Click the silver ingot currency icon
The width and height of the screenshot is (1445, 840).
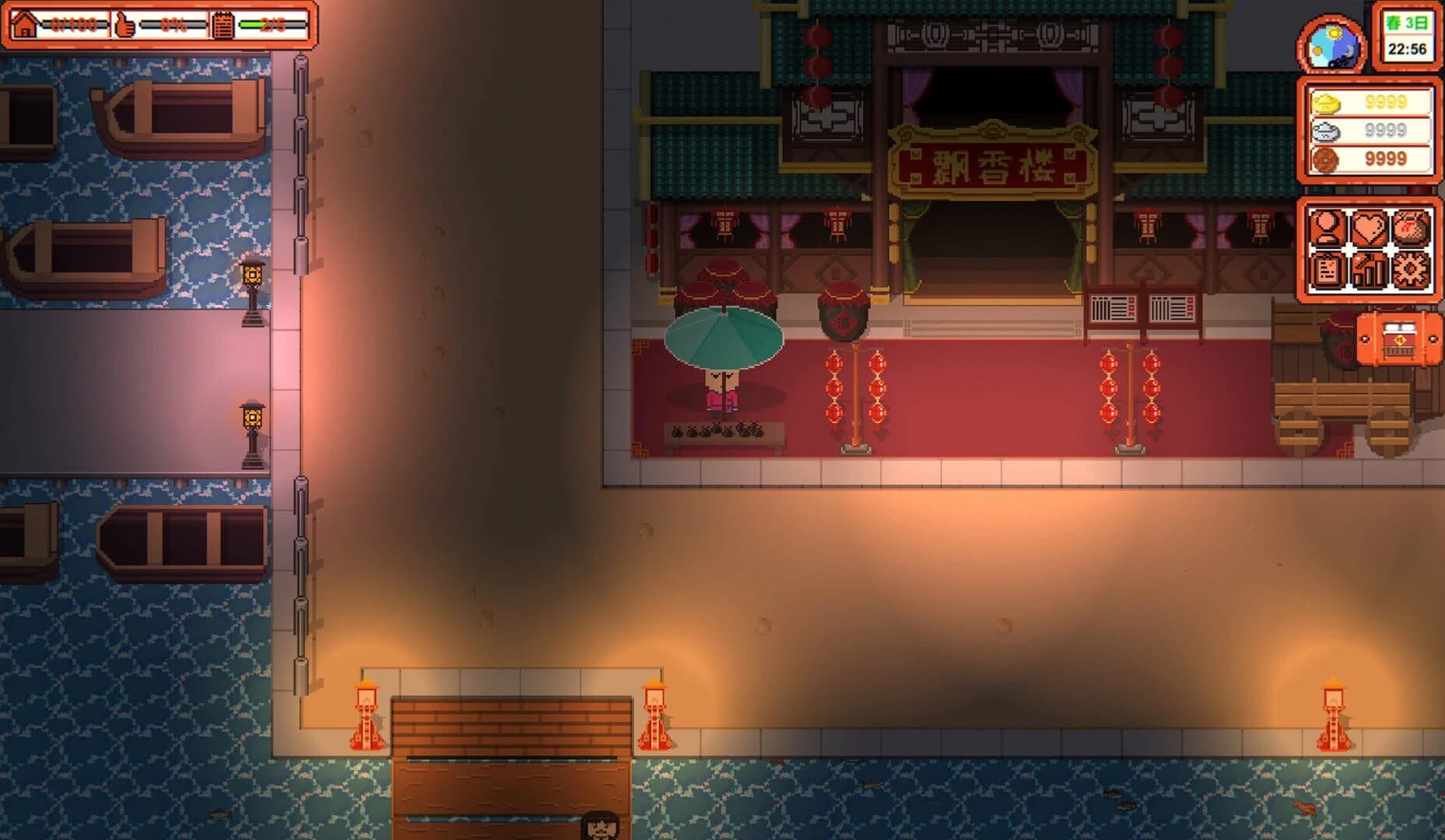tap(1325, 132)
